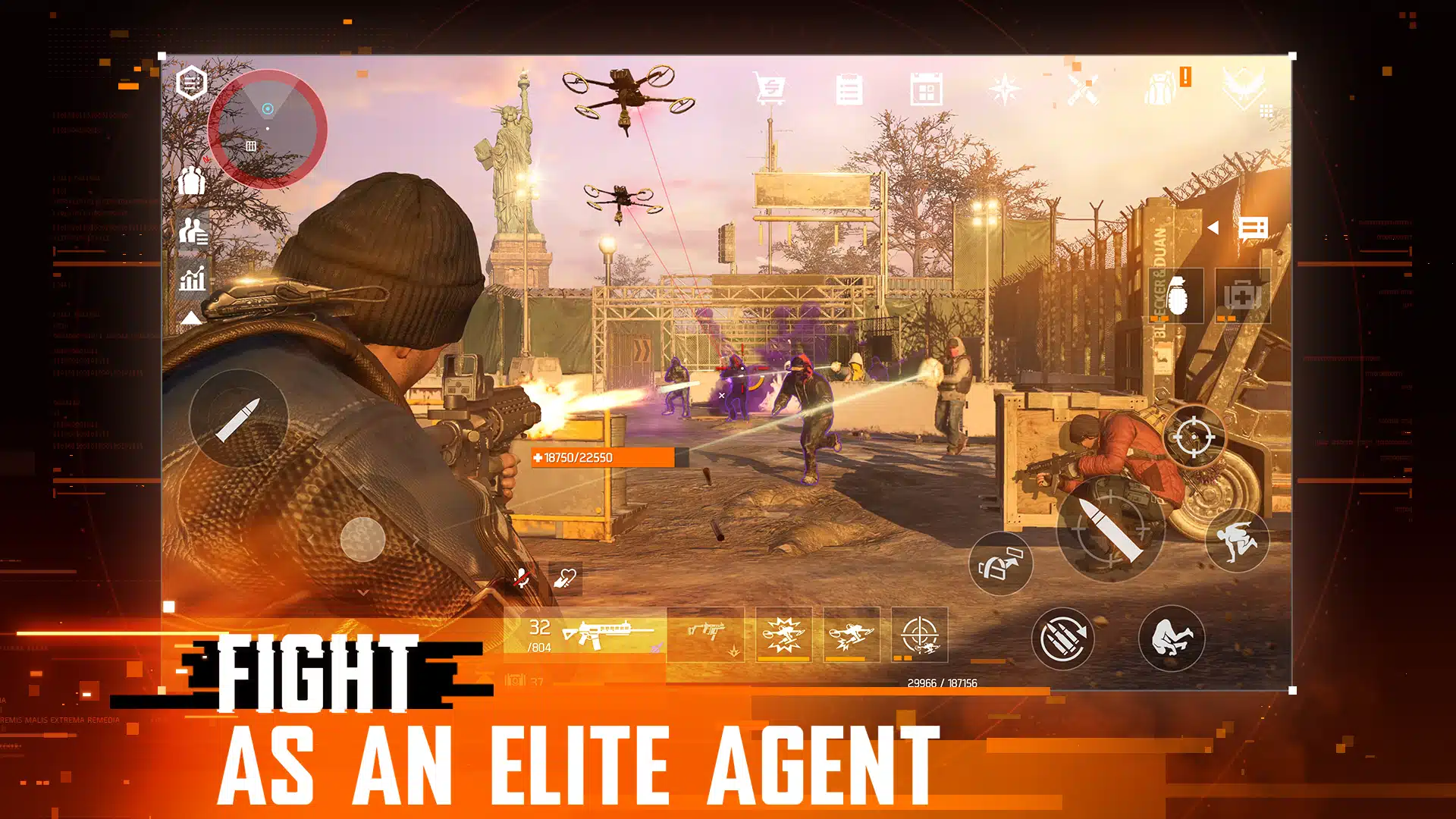Screen dimensions: 1456x819
Task: Switch to the secondary weapon slot
Action: click(706, 635)
